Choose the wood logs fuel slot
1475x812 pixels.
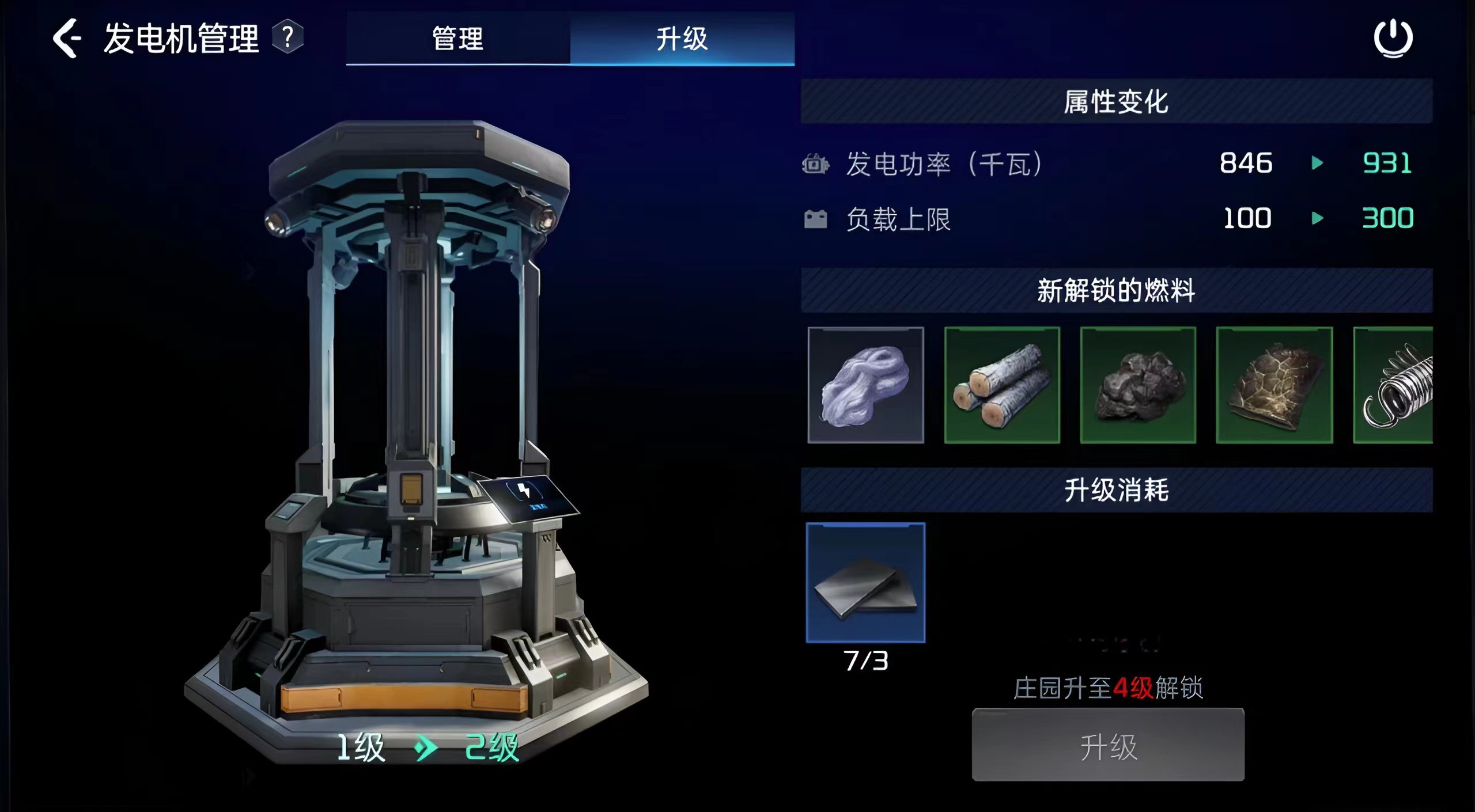coord(1002,385)
